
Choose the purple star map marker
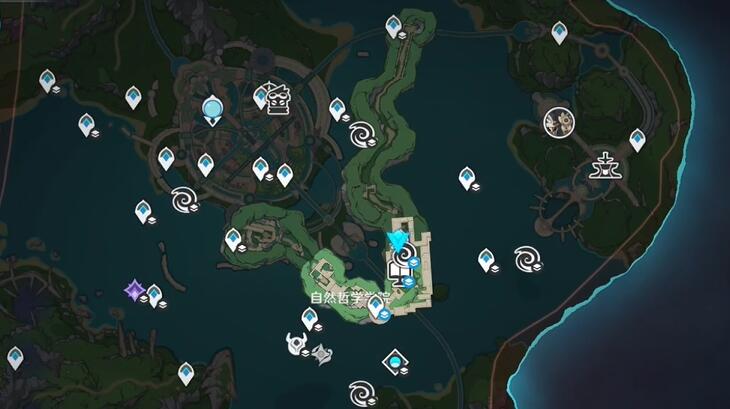134,290
